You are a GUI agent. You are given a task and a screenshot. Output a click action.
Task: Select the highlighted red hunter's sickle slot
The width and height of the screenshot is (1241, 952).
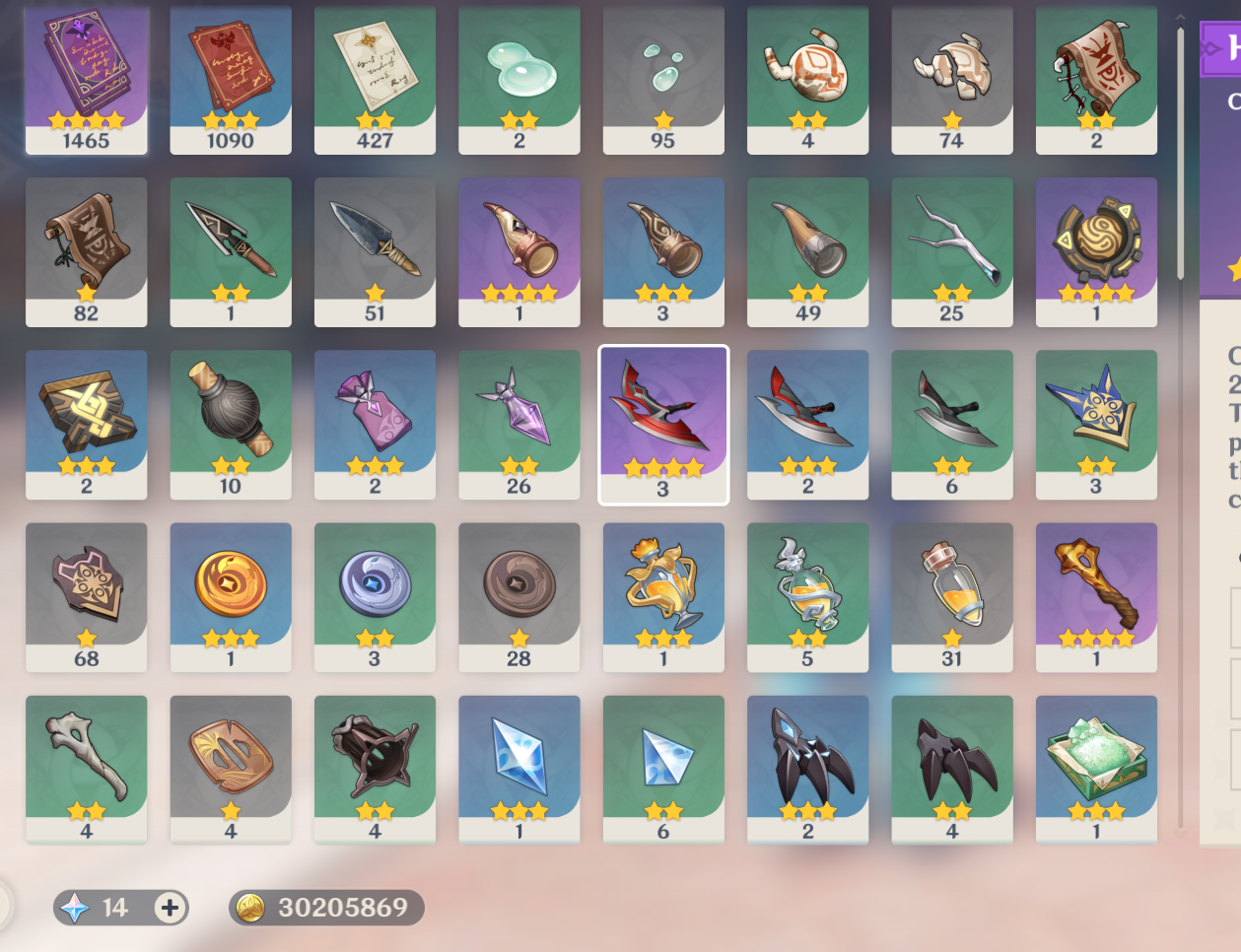pos(663,424)
